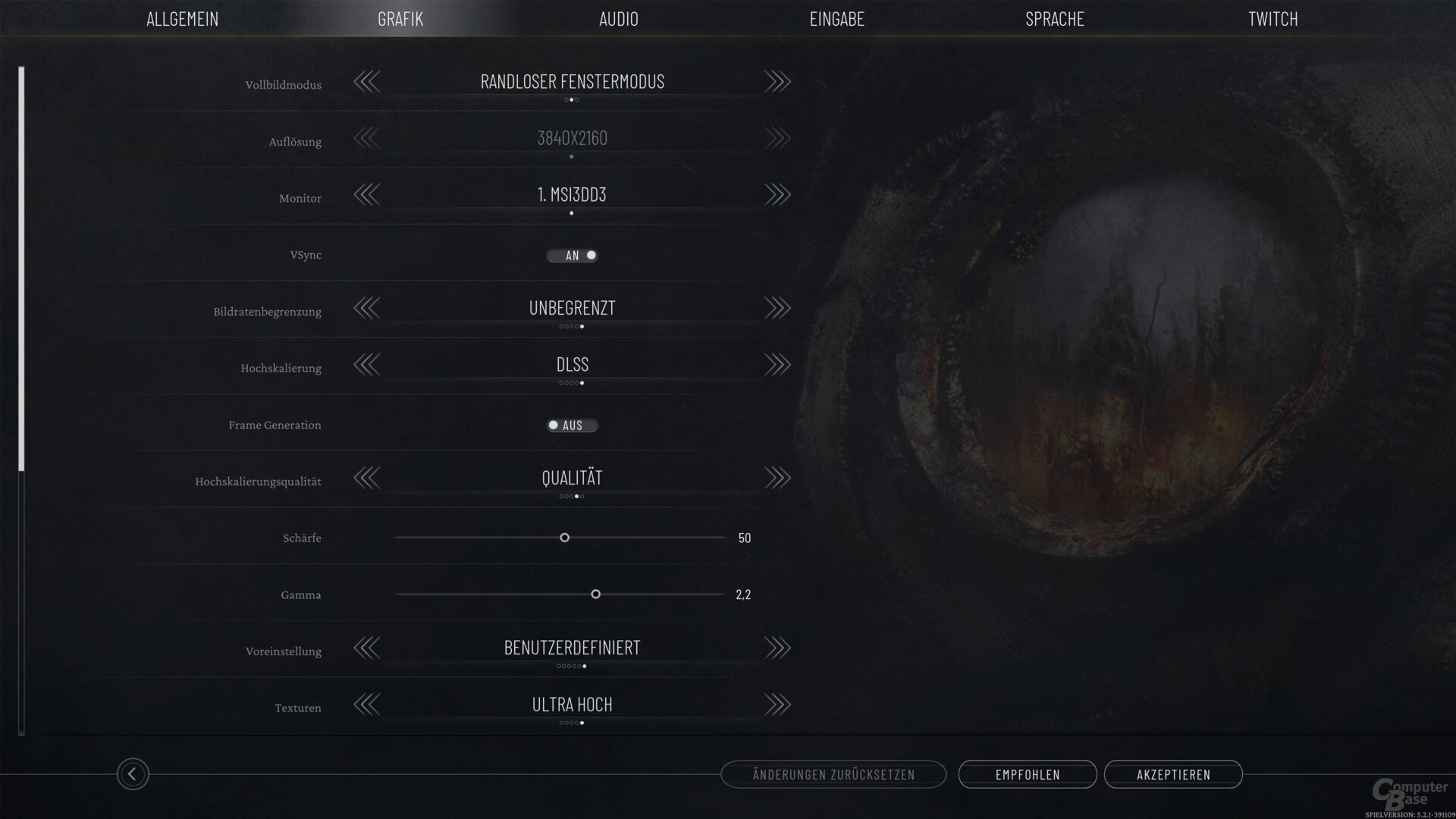1456x819 pixels.
Task: Enable the Frame Generation toggle
Action: pos(573,425)
